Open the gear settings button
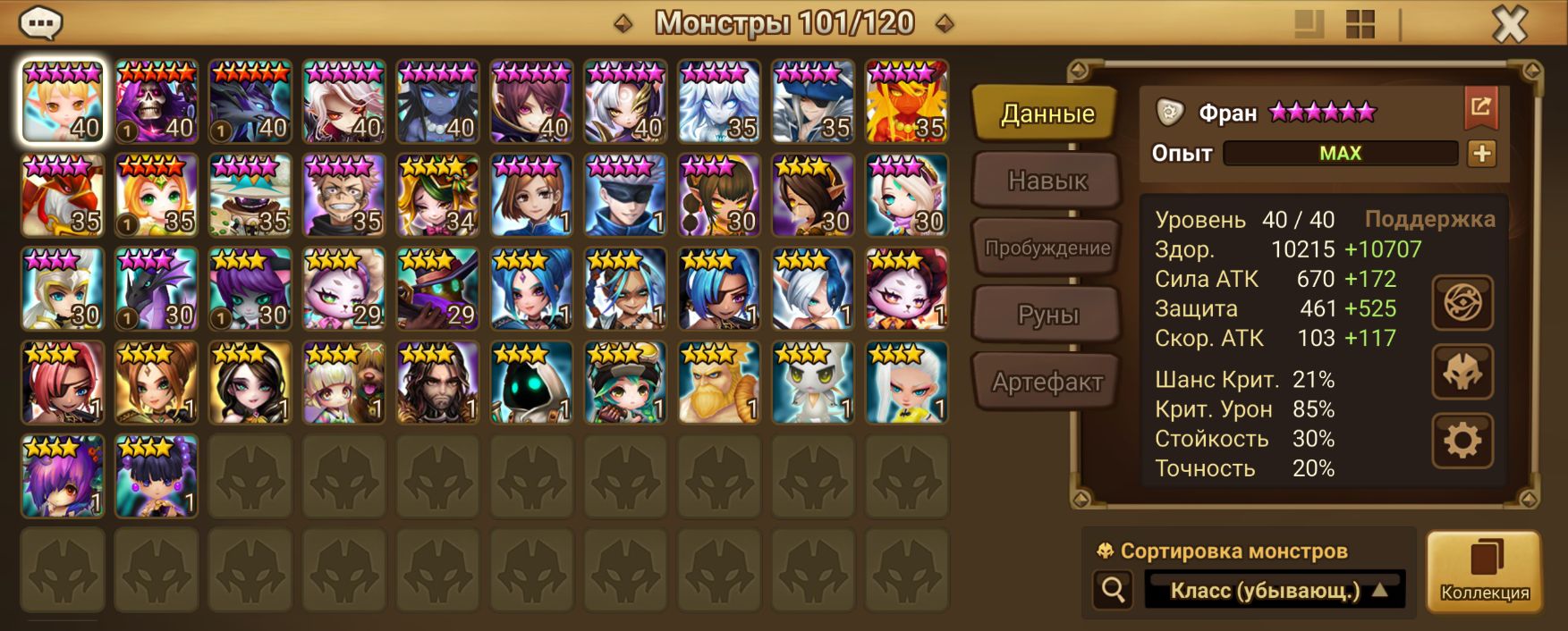Screen dimensions: 1568x631 pos(1462,441)
